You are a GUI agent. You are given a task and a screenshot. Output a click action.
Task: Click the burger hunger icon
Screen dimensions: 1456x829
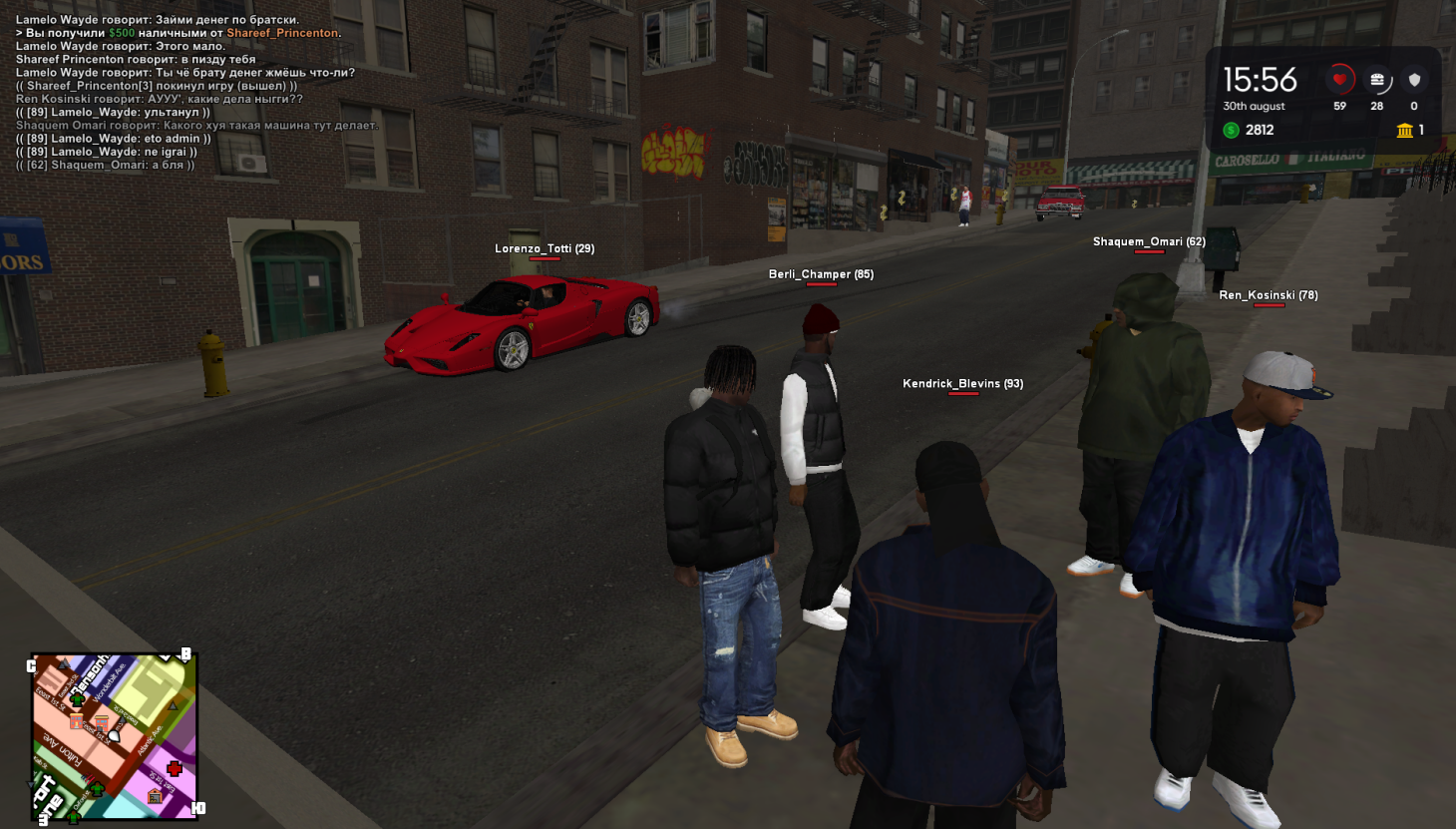[1377, 80]
